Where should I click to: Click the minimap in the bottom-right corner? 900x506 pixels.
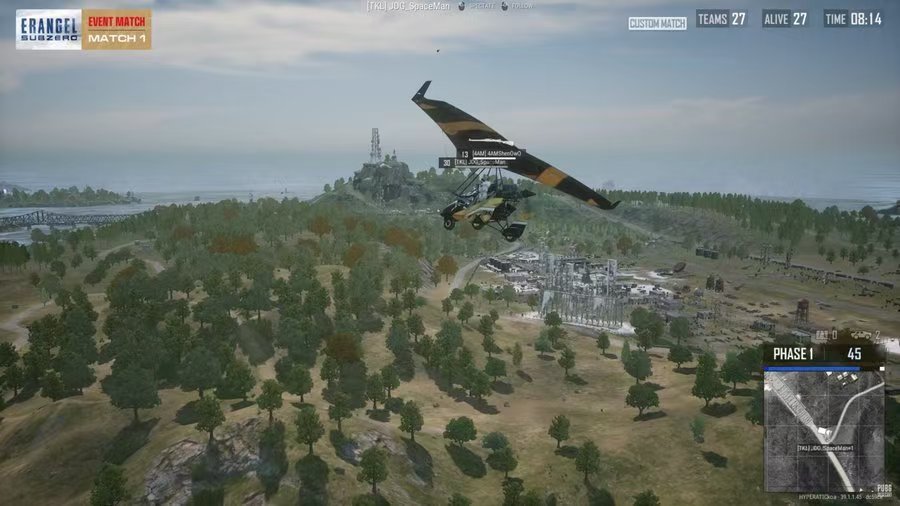tap(824, 428)
